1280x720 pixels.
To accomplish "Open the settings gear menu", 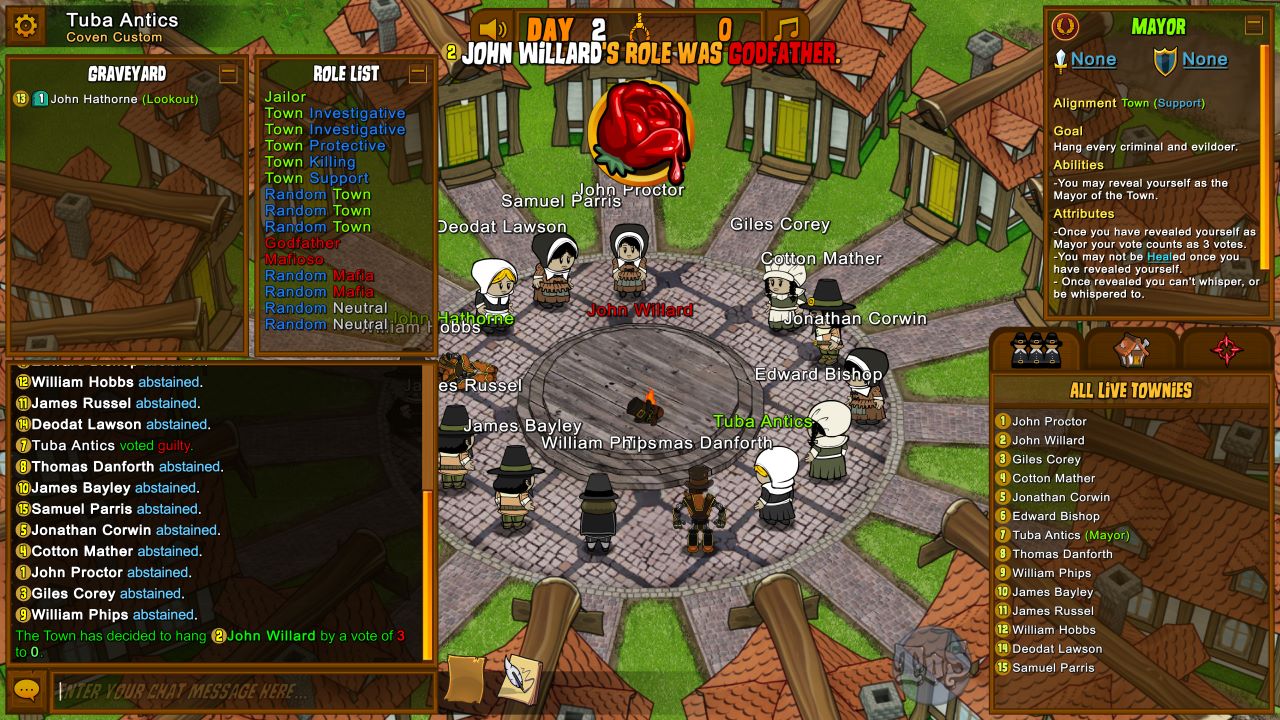I will [26, 26].
